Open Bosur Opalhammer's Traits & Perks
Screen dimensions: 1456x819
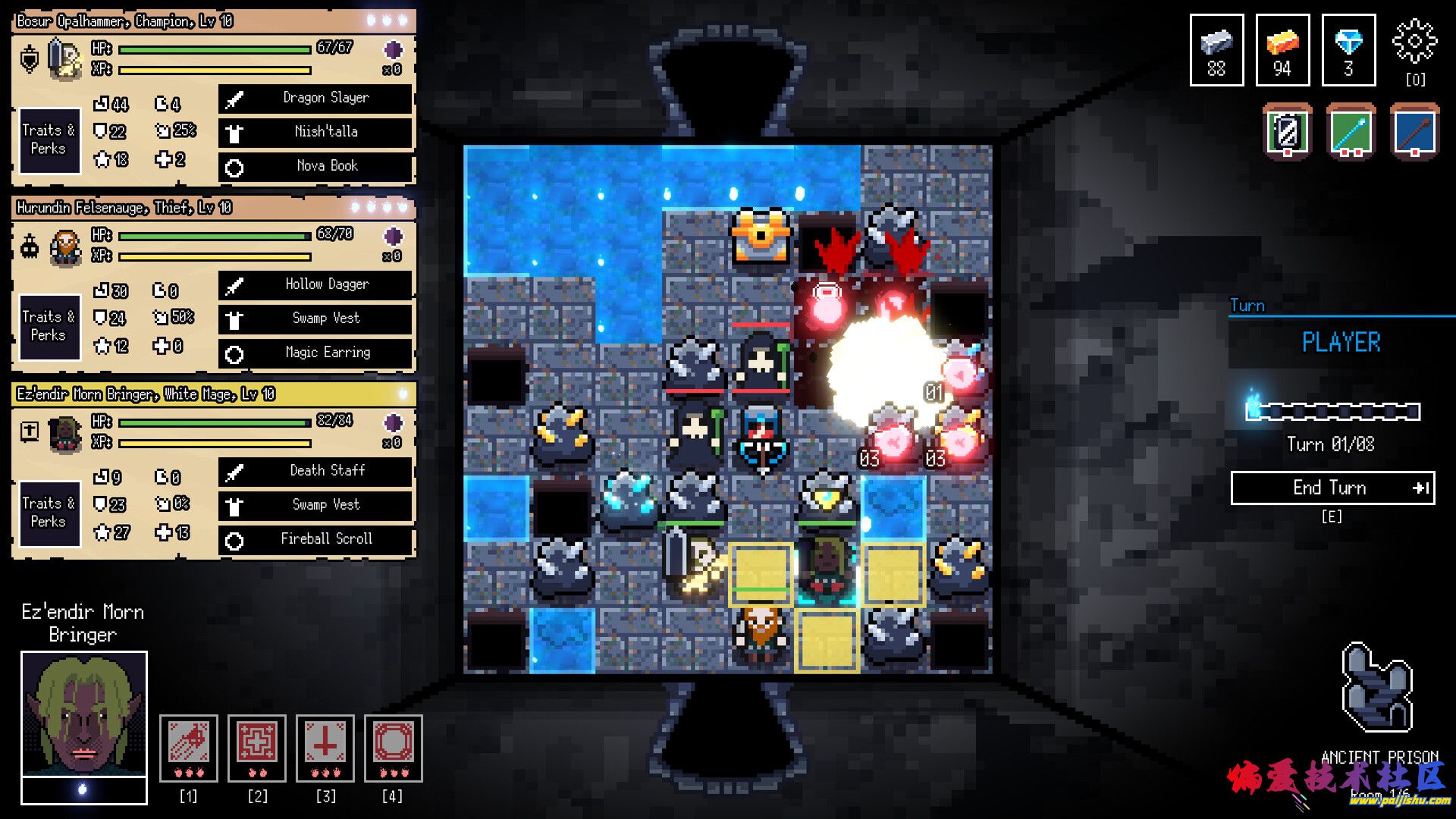(49, 140)
